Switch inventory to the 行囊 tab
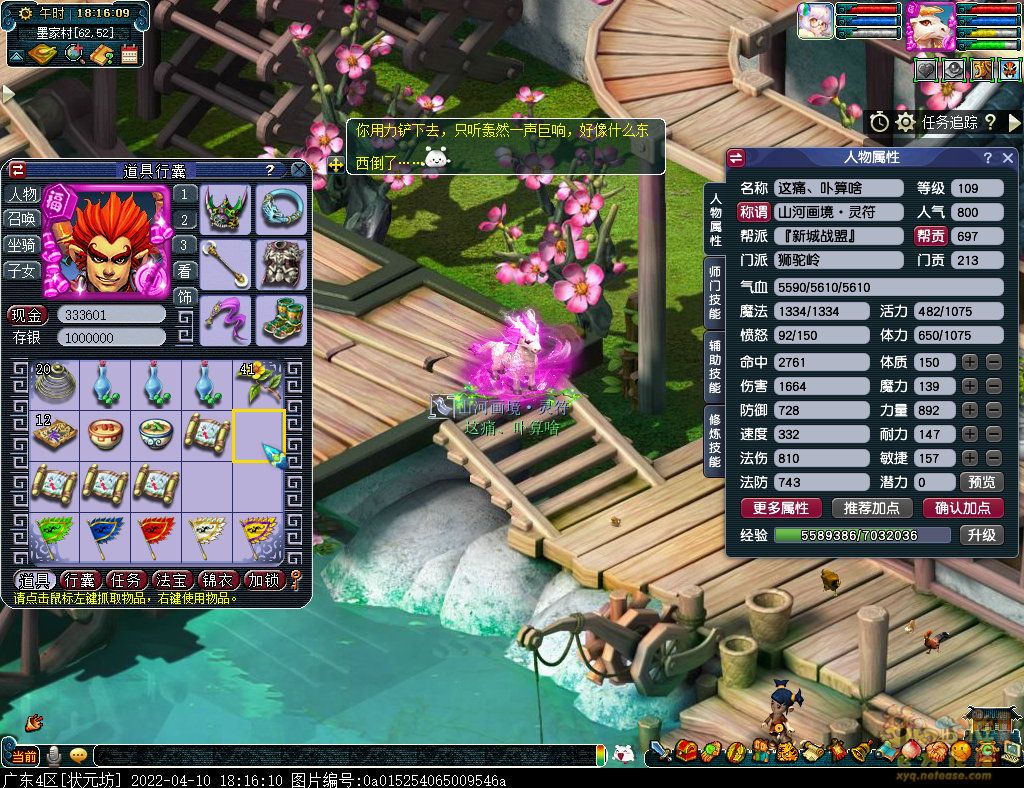Screen dimensions: 1024x788 [x=79, y=580]
